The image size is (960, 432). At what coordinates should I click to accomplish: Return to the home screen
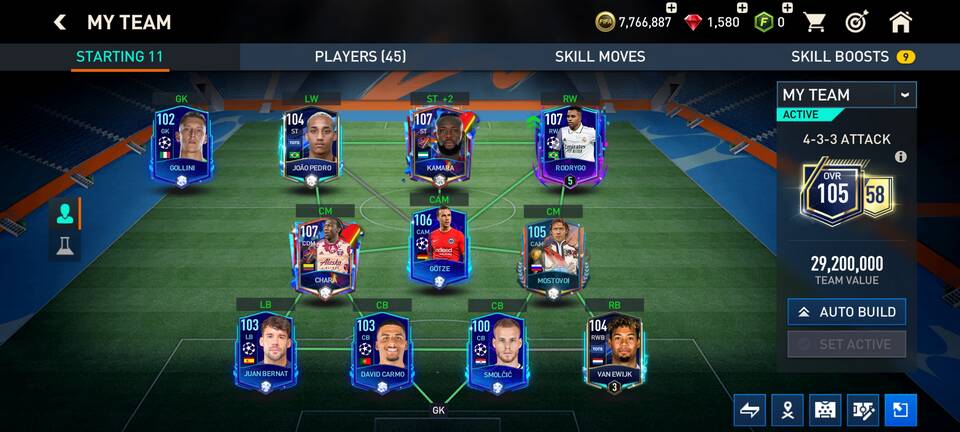(x=900, y=22)
